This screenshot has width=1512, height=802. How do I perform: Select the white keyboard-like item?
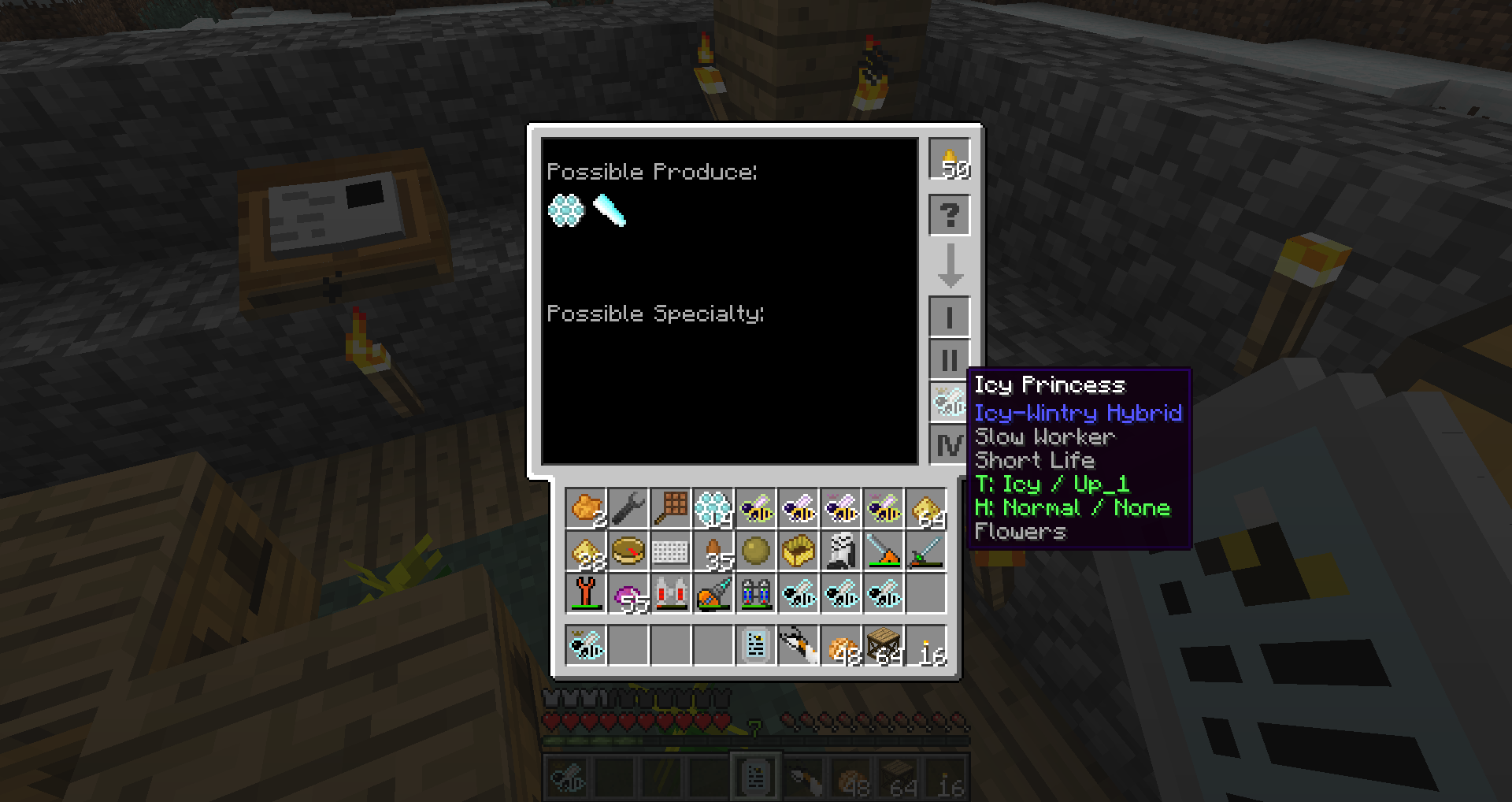point(671,551)
